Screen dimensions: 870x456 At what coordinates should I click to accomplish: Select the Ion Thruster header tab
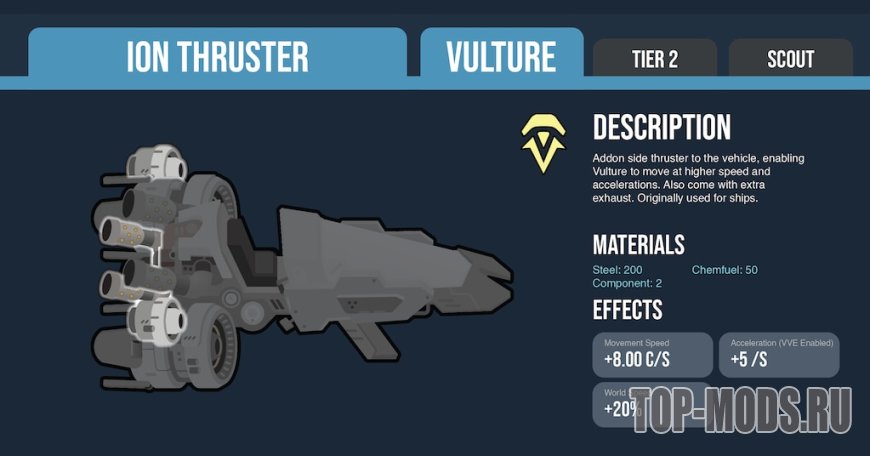(217, 57)
